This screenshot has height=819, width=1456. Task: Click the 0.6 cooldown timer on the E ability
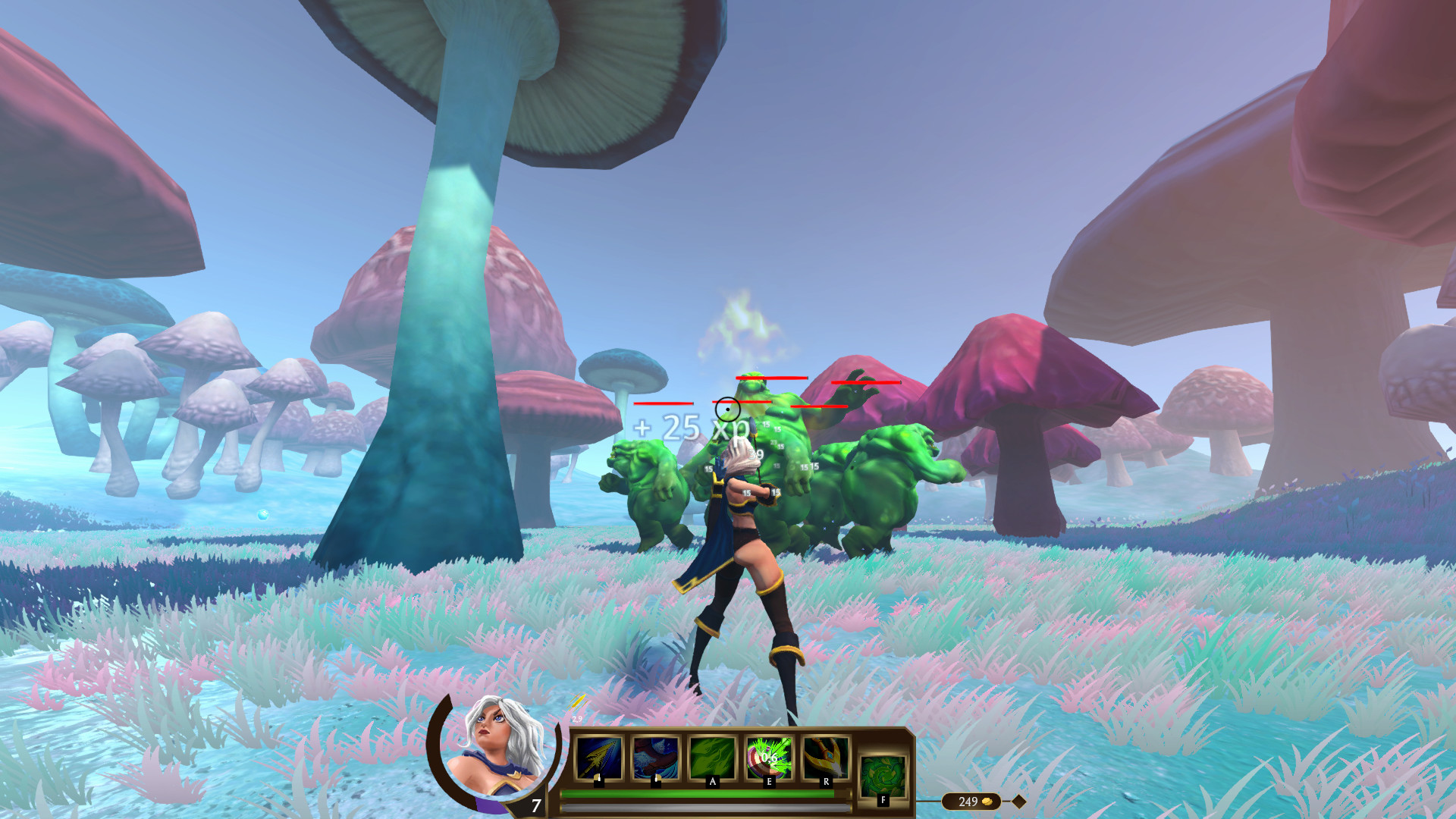(768, 757)
